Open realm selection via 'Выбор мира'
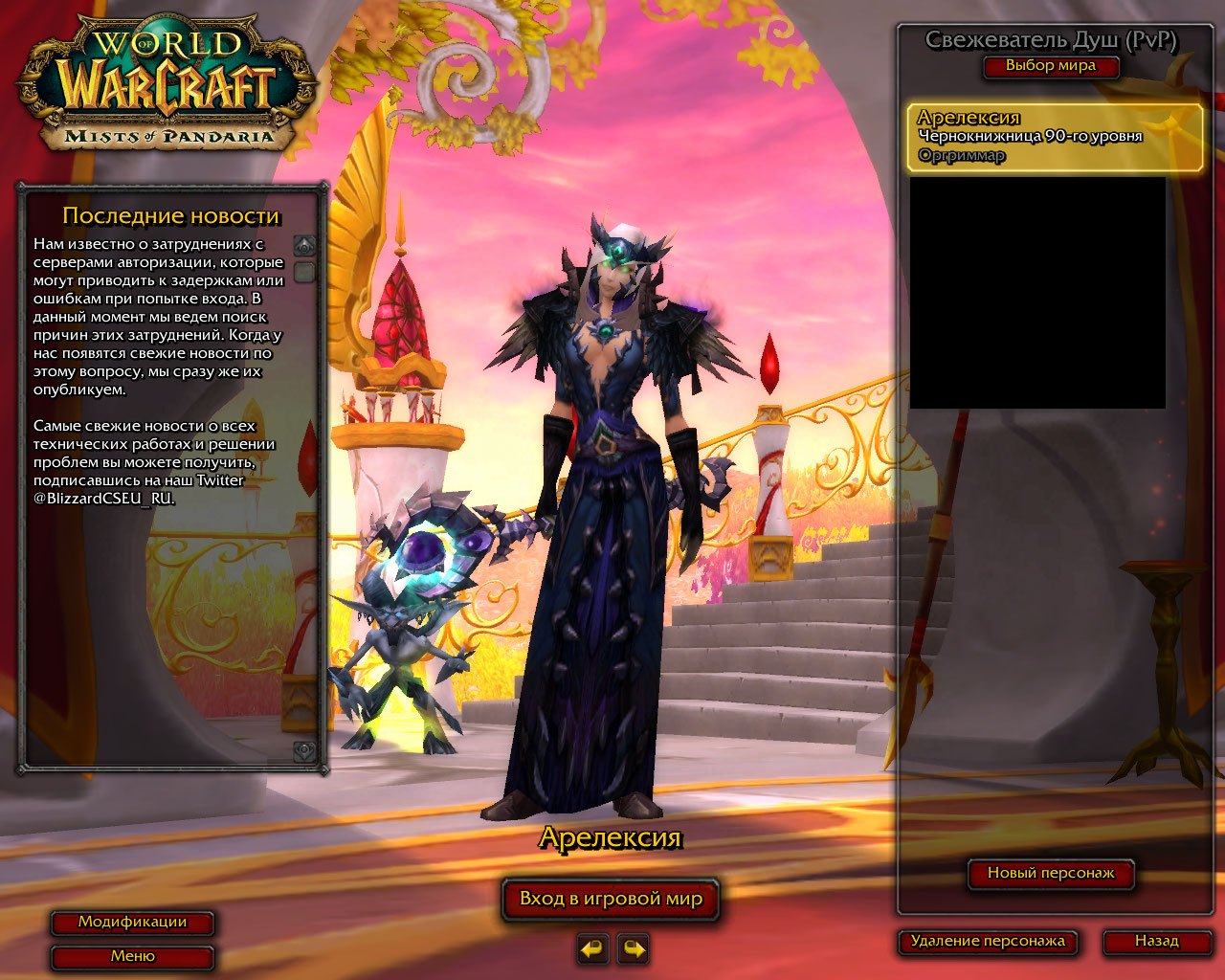This screenshot has height=980, width=1225. click(x=1051, y=67)
